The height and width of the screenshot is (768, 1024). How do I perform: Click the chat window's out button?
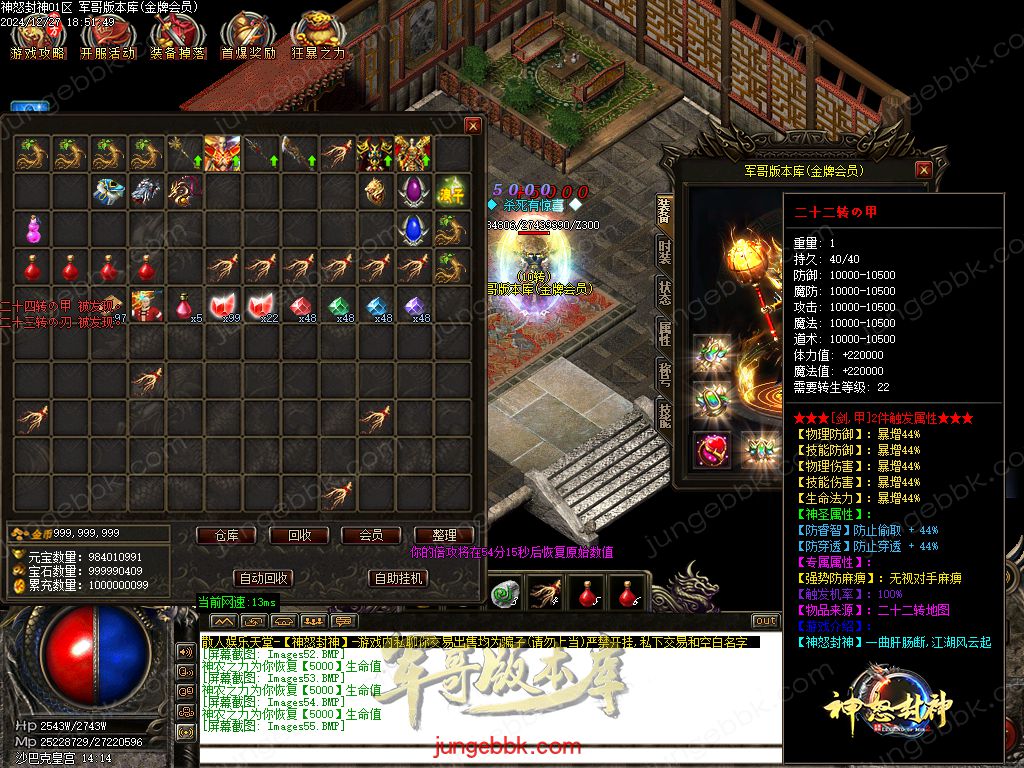point(765,621)
